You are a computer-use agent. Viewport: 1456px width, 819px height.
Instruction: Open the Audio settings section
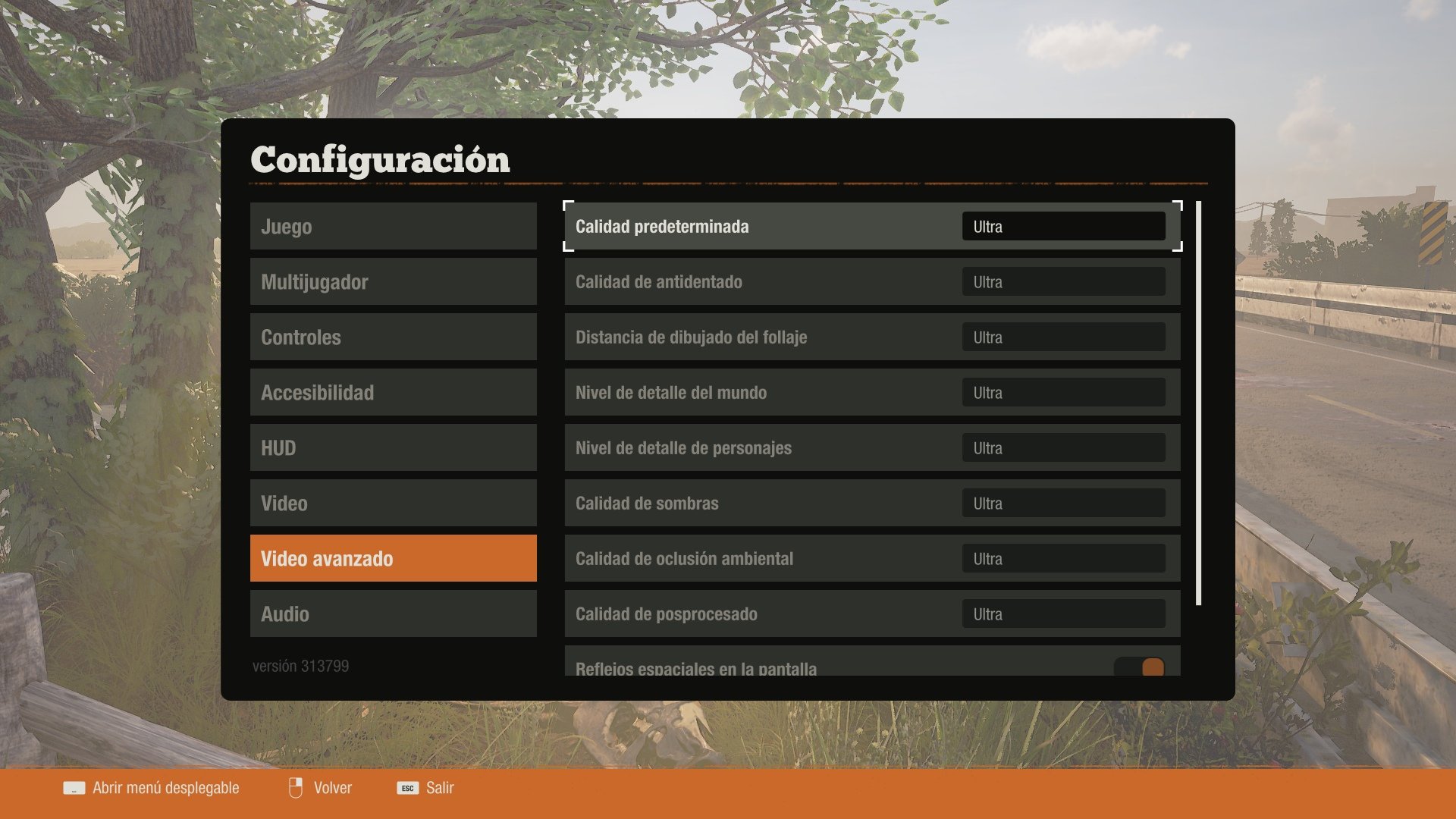point(393,613)
